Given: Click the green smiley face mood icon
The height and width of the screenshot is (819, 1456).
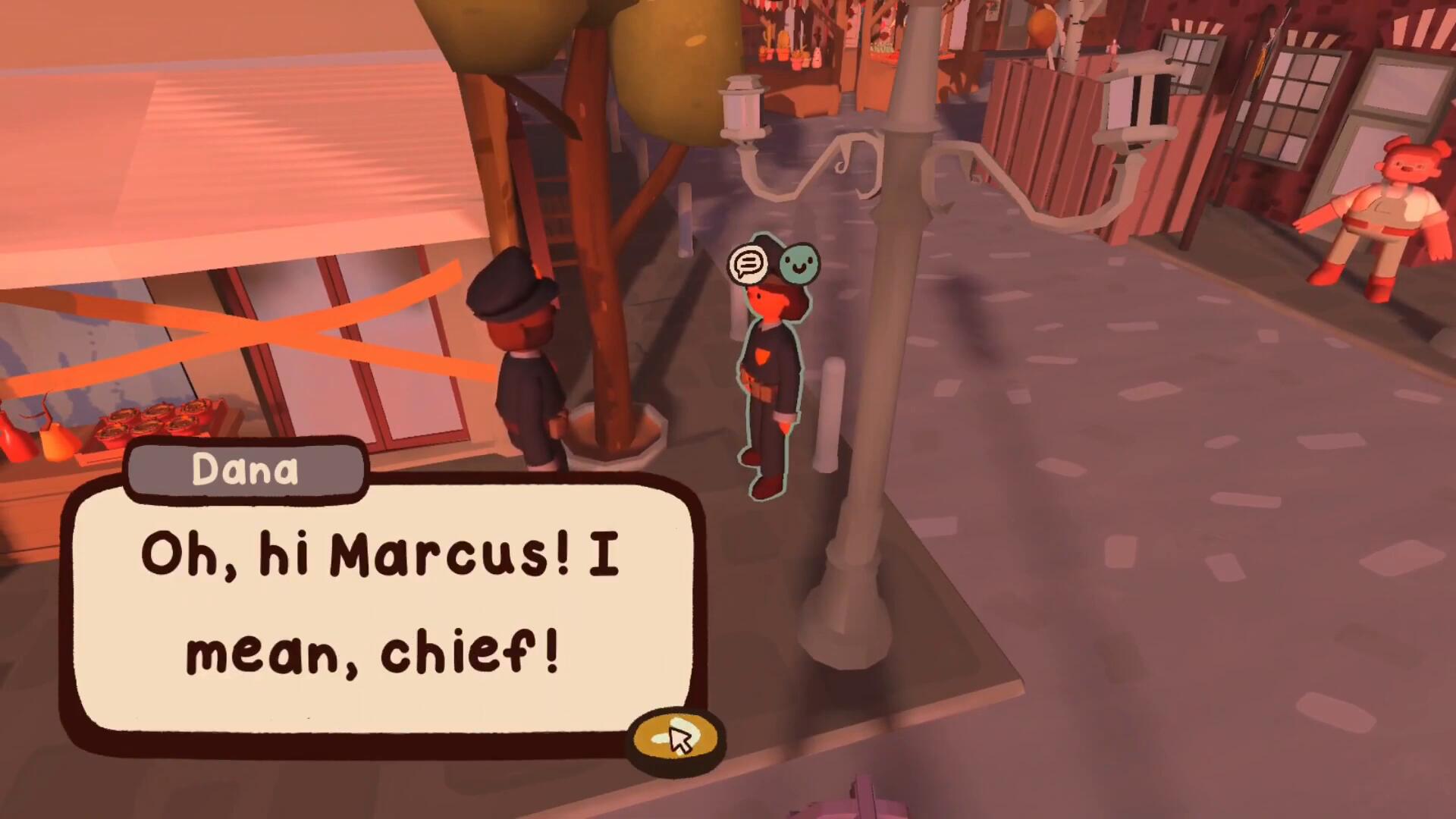Looking at the screenshot, I should (x=799, y=264).
